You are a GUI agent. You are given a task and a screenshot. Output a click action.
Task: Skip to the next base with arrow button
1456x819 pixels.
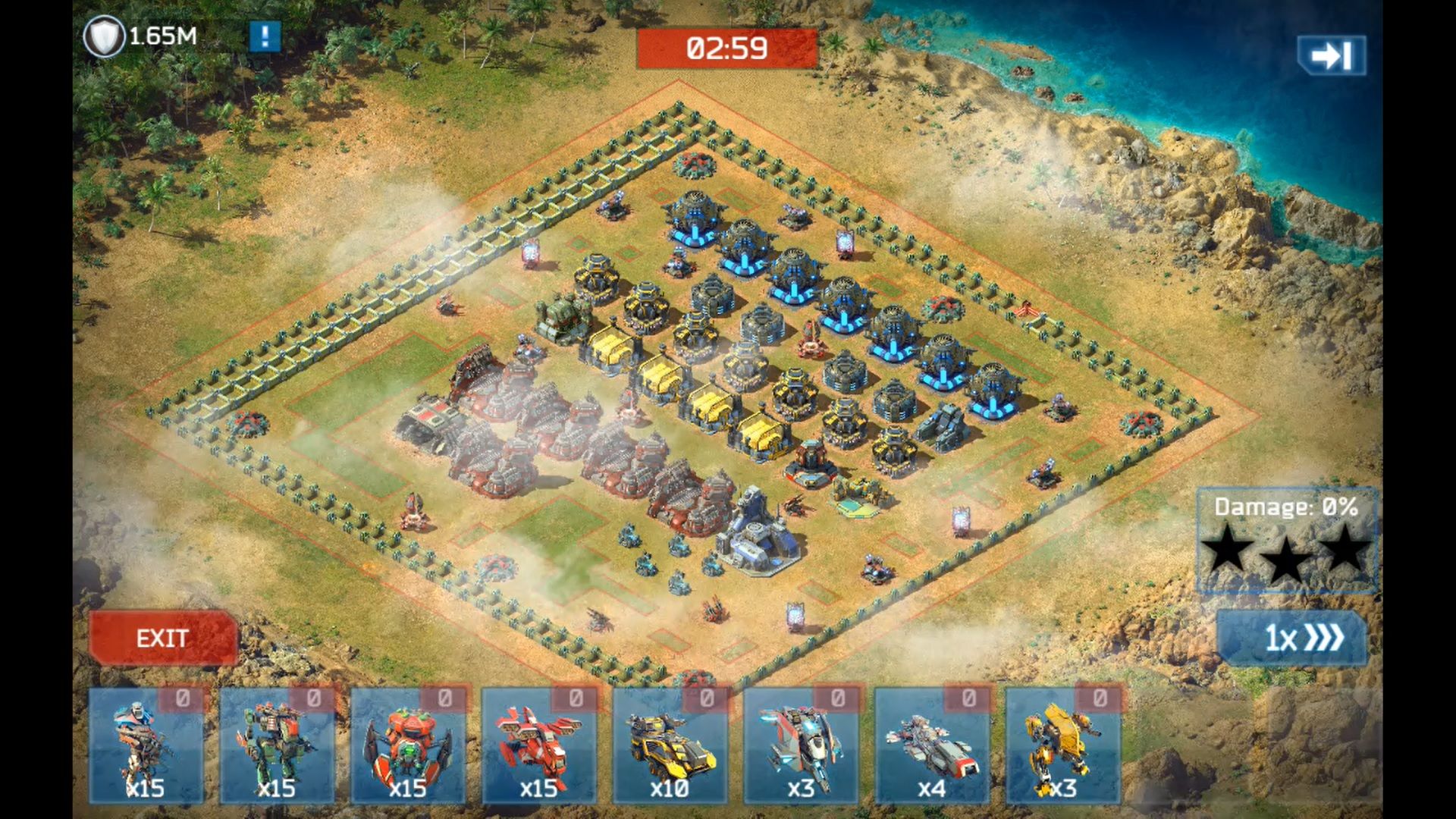[x=1332, y=55]
